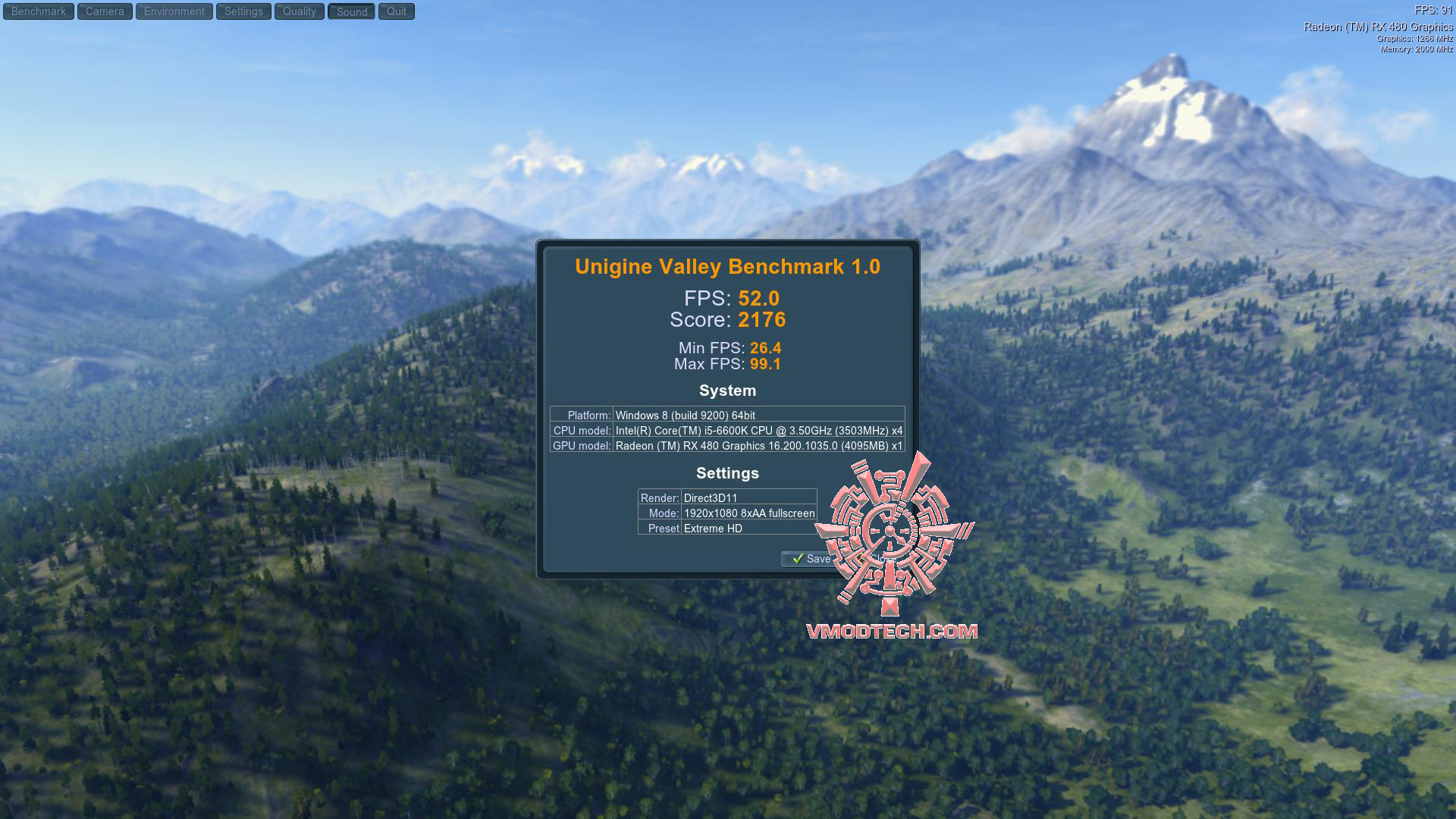Viewport: 1456px width, 819px height.
Task: Click the FPS counter in top-right corner
Action: (1429, 9)
